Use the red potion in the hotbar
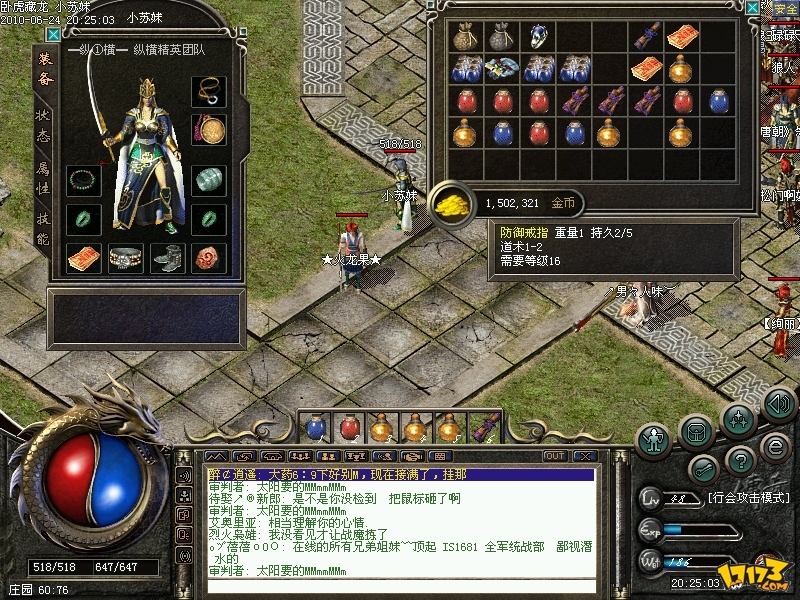The width and height of the screenshot is (800, 600). 350,428
